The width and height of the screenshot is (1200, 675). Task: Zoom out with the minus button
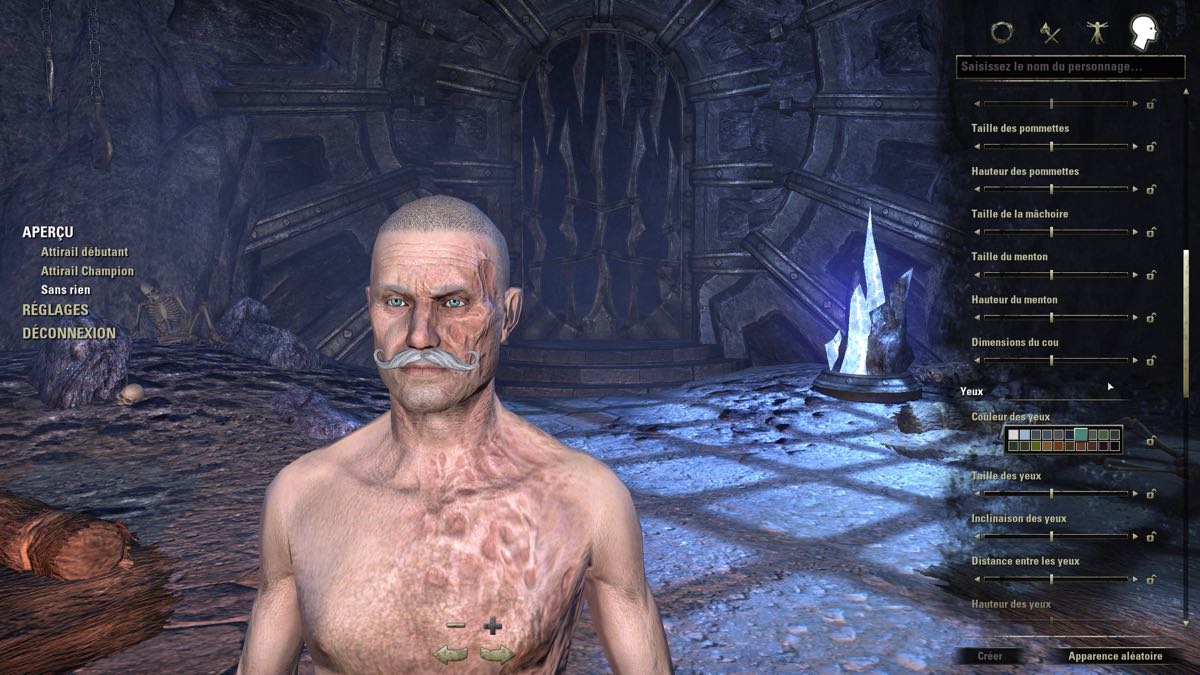[x=456, y=626]
